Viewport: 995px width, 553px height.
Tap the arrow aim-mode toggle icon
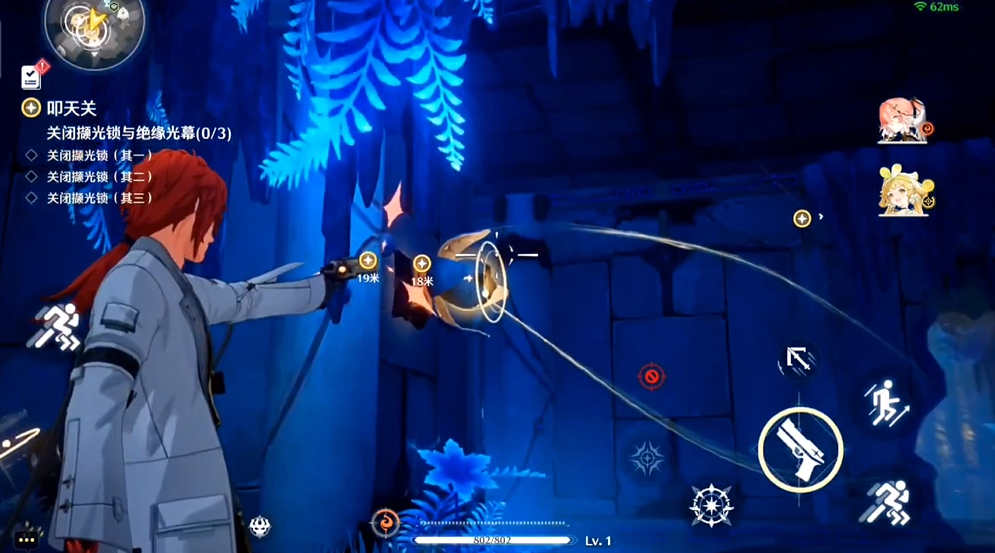798,360
